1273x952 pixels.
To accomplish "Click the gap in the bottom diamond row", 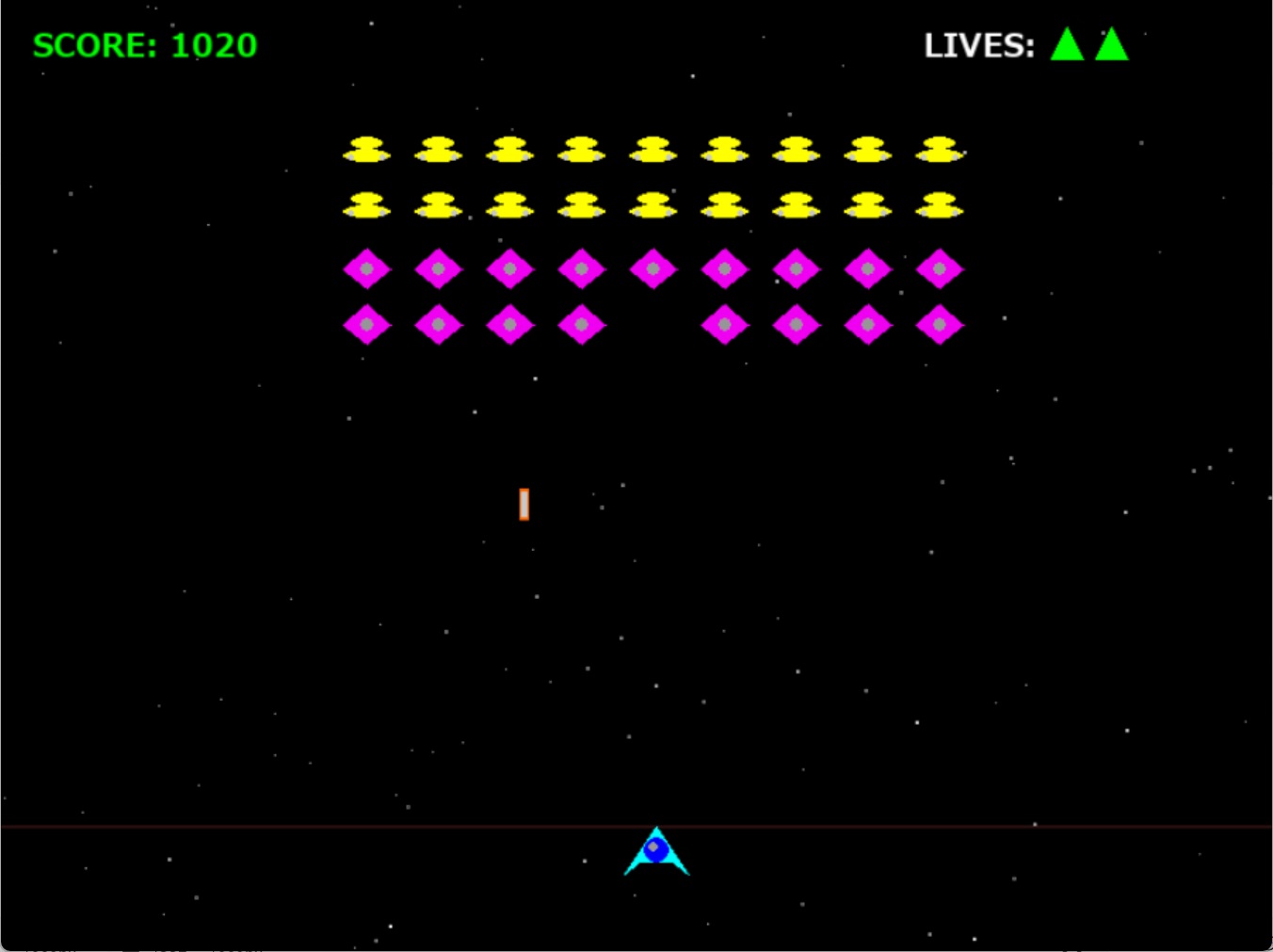I will tap(653, 325).
